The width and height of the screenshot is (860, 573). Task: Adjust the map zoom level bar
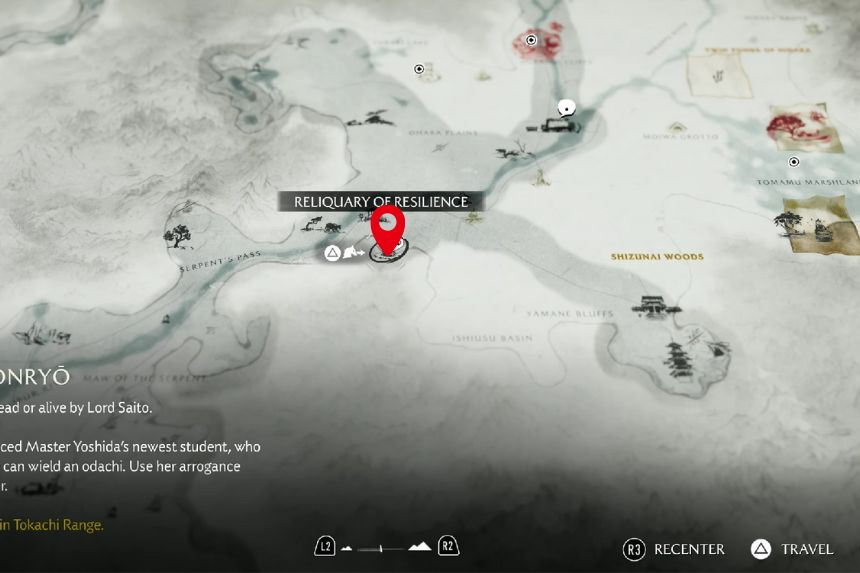[x=386, y=548]
